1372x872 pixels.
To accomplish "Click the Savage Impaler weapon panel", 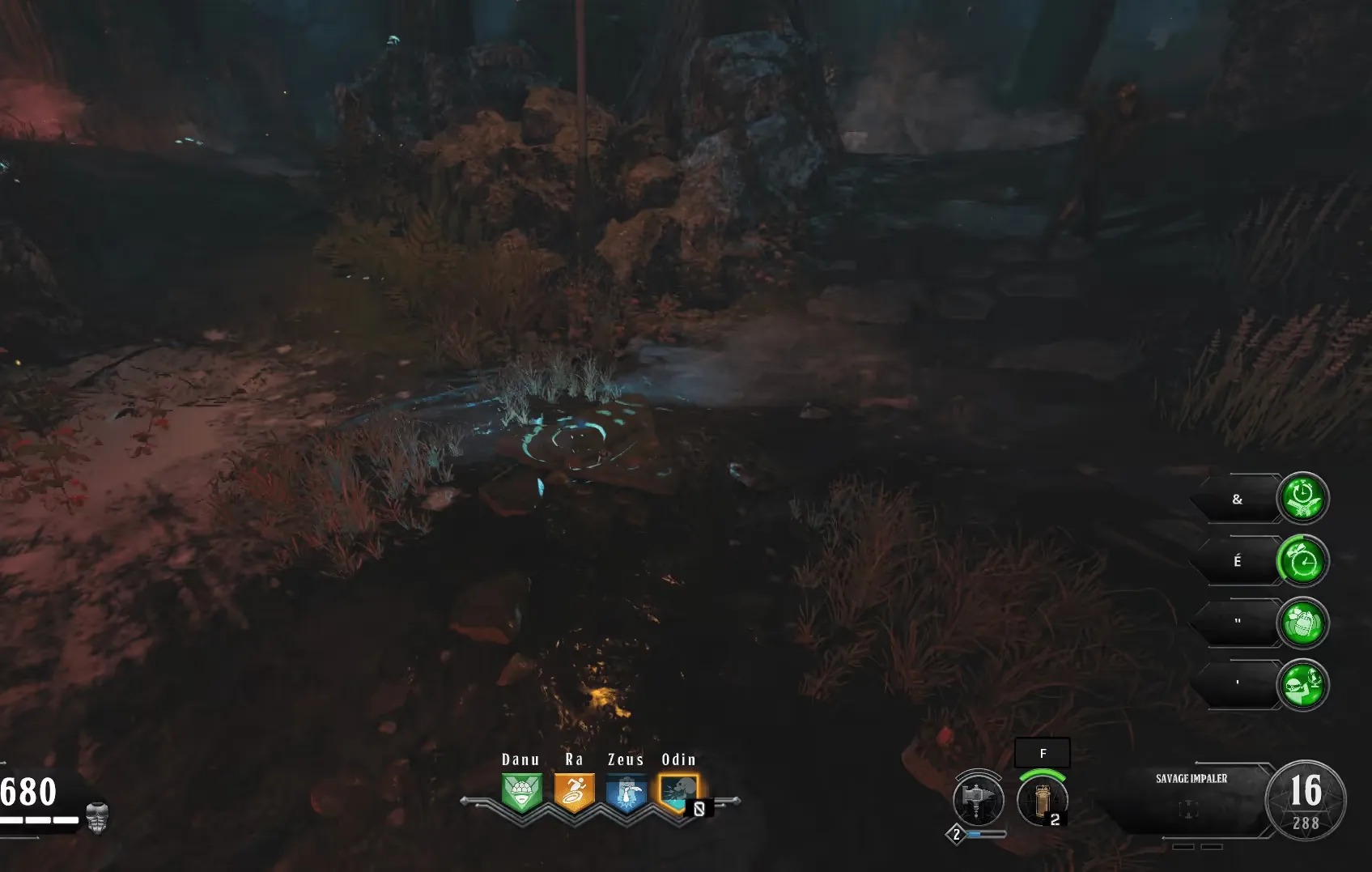I will (1190, 800).
